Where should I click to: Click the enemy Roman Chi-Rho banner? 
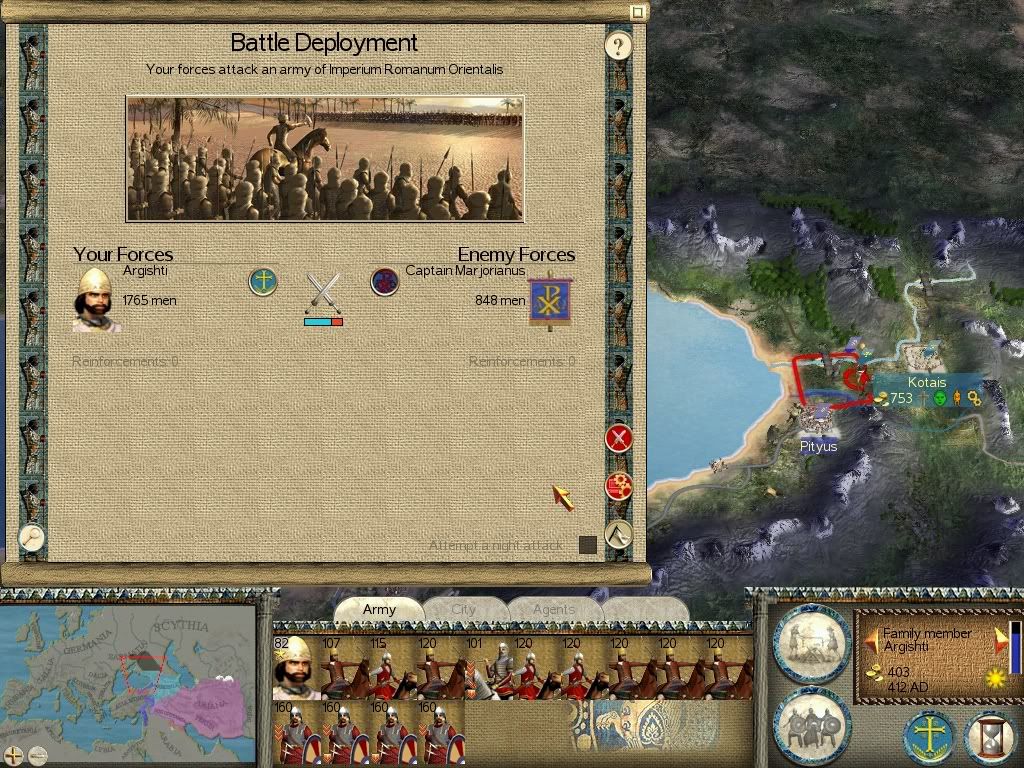point(550,298)
